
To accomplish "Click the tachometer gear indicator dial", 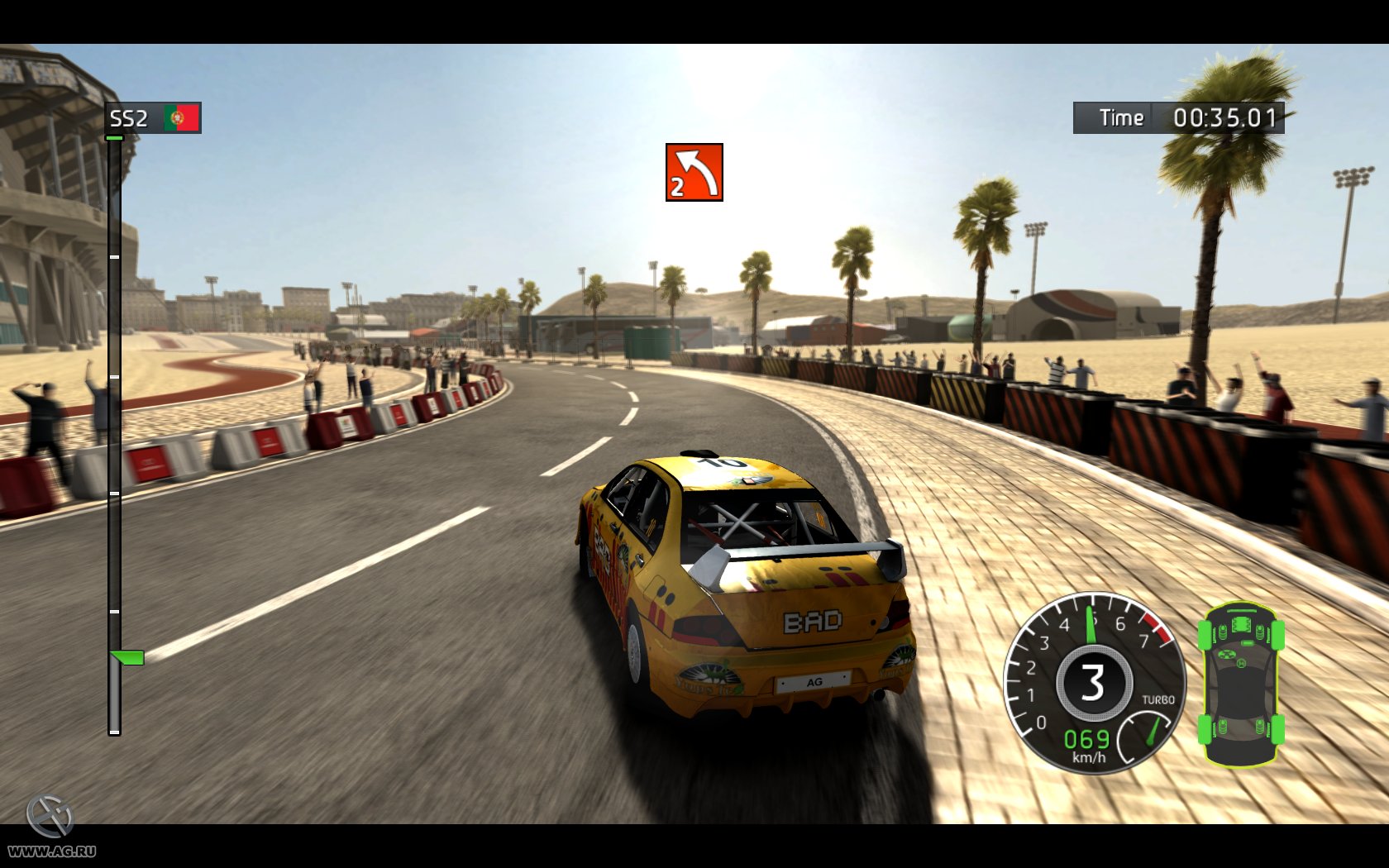I will click(x=1093, y=683).
